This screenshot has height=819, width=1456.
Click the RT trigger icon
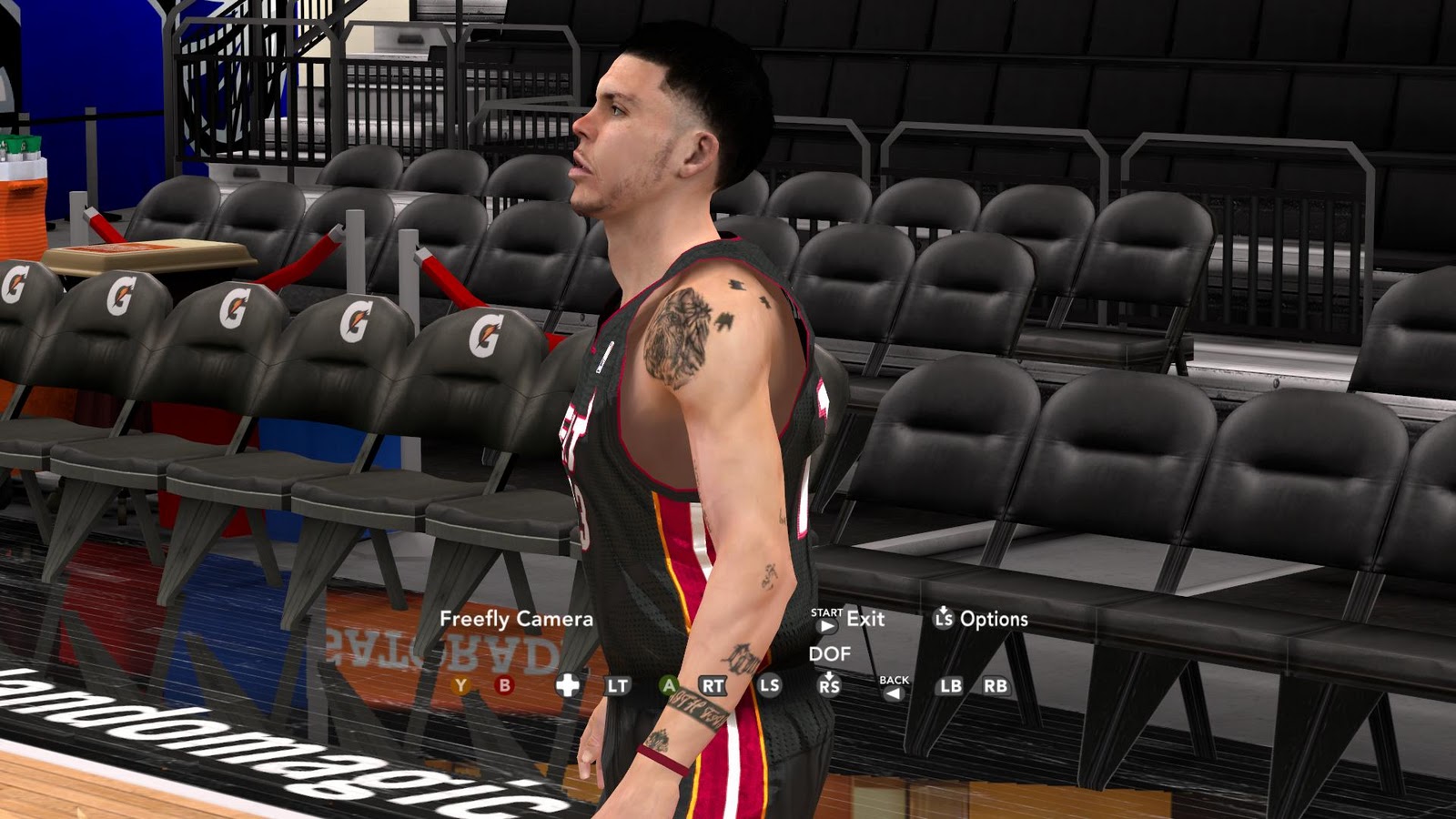point(713,684)
